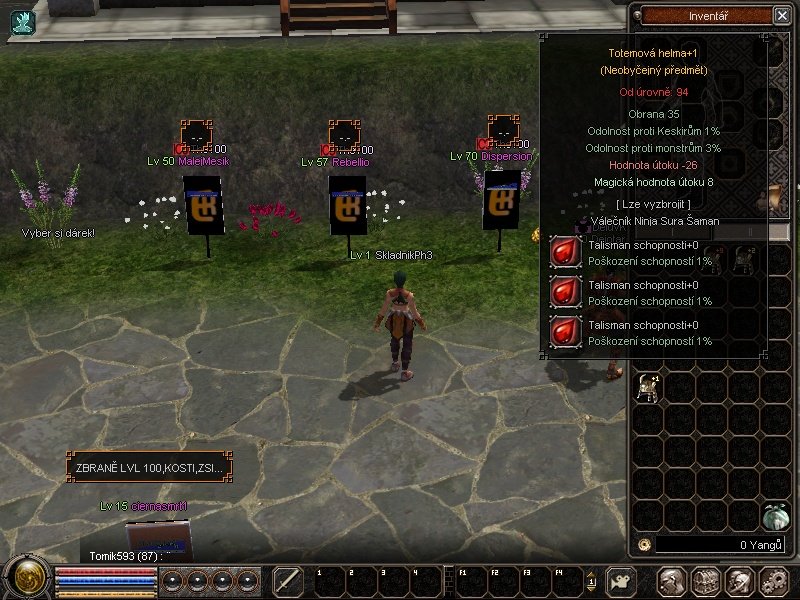Image resolution: width=800 pixels, height=600 pixels.
Task: Click the dragon emblem orb
Action: 26,579
